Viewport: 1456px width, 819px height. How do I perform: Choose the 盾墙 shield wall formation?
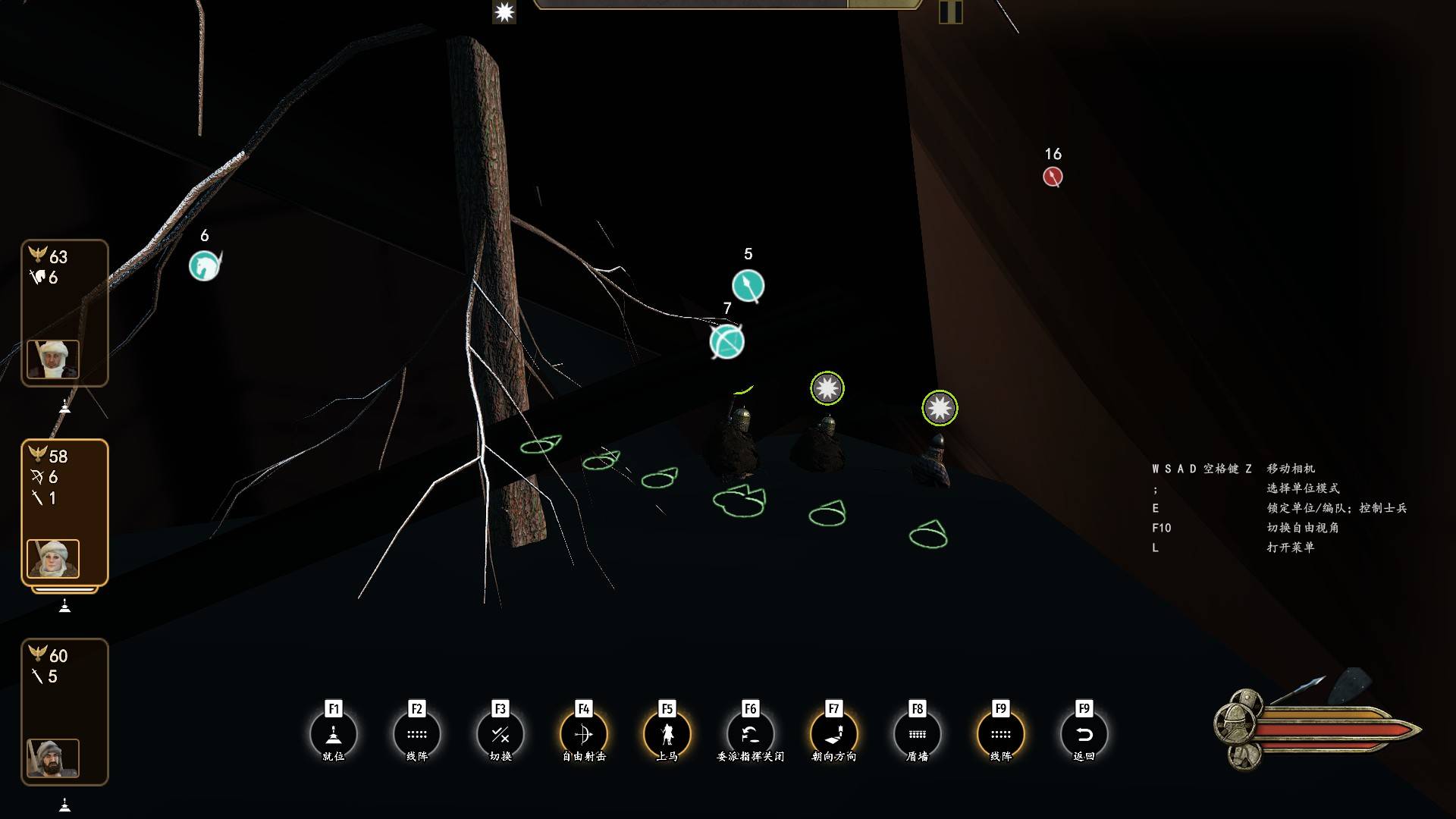pos(918,734)
